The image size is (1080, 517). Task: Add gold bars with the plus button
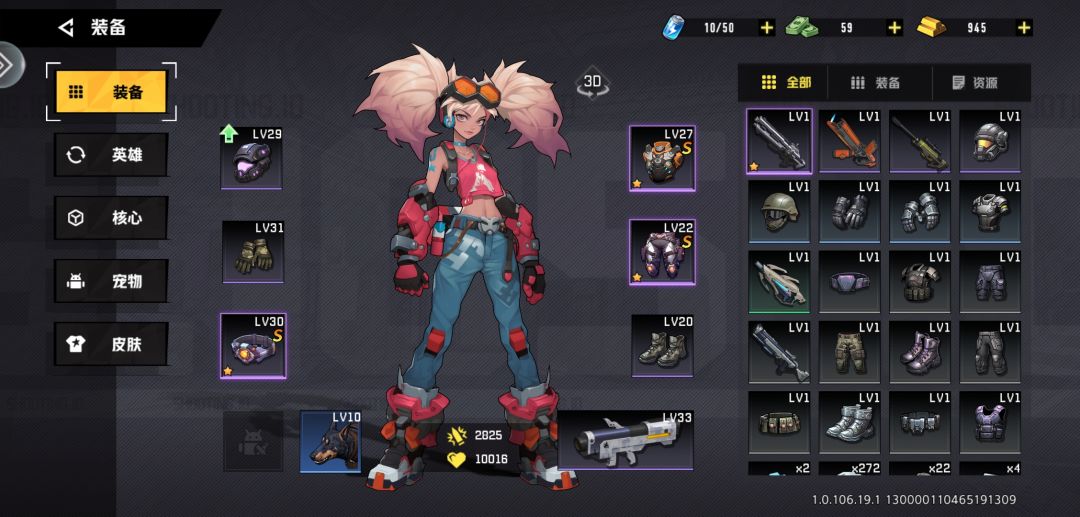tap(1023, 28)
